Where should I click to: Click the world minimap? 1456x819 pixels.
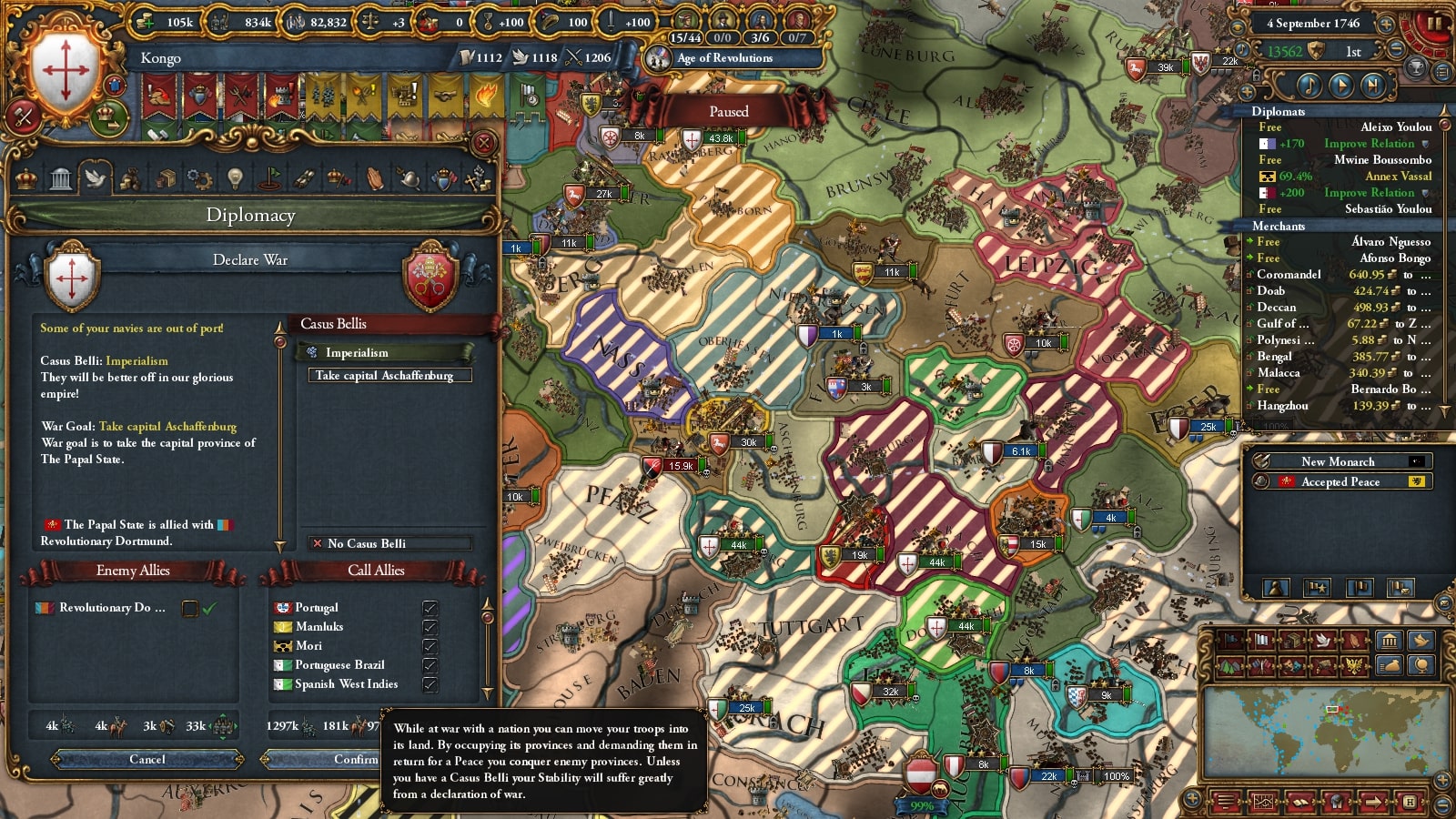(x=1324, y=728)
